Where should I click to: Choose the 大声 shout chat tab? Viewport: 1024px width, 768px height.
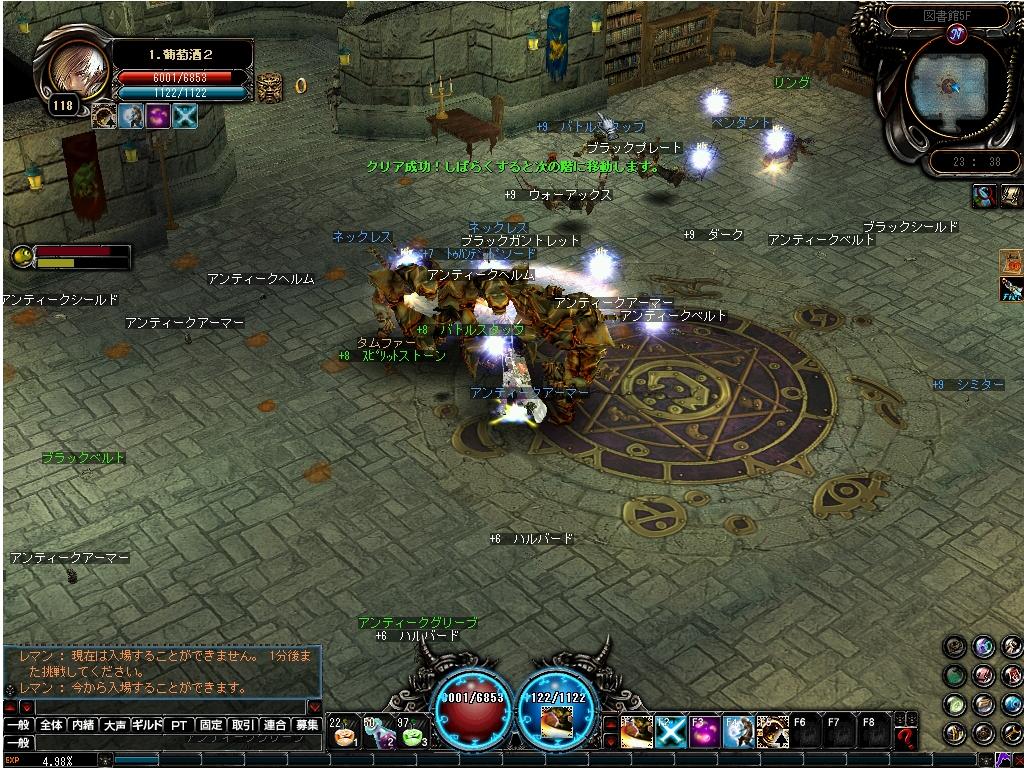115,725
